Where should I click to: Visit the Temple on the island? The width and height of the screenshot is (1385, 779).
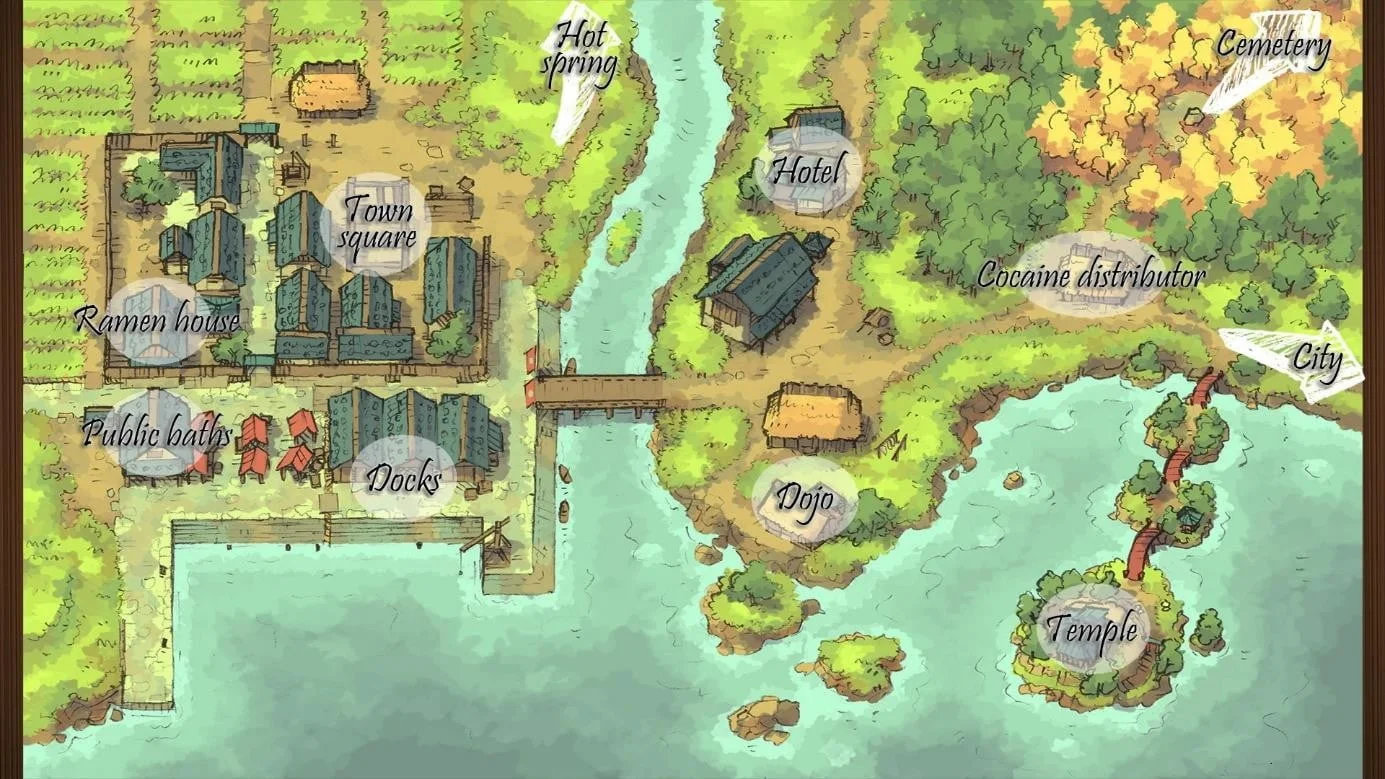coord(1091,629)
